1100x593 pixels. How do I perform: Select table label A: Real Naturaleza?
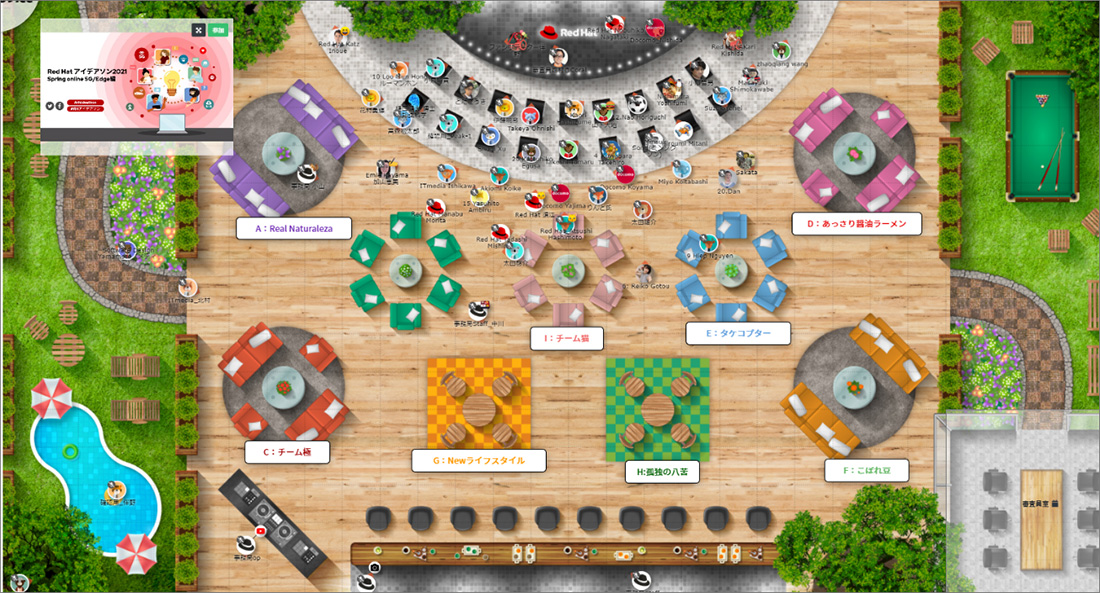click(294, 229)
